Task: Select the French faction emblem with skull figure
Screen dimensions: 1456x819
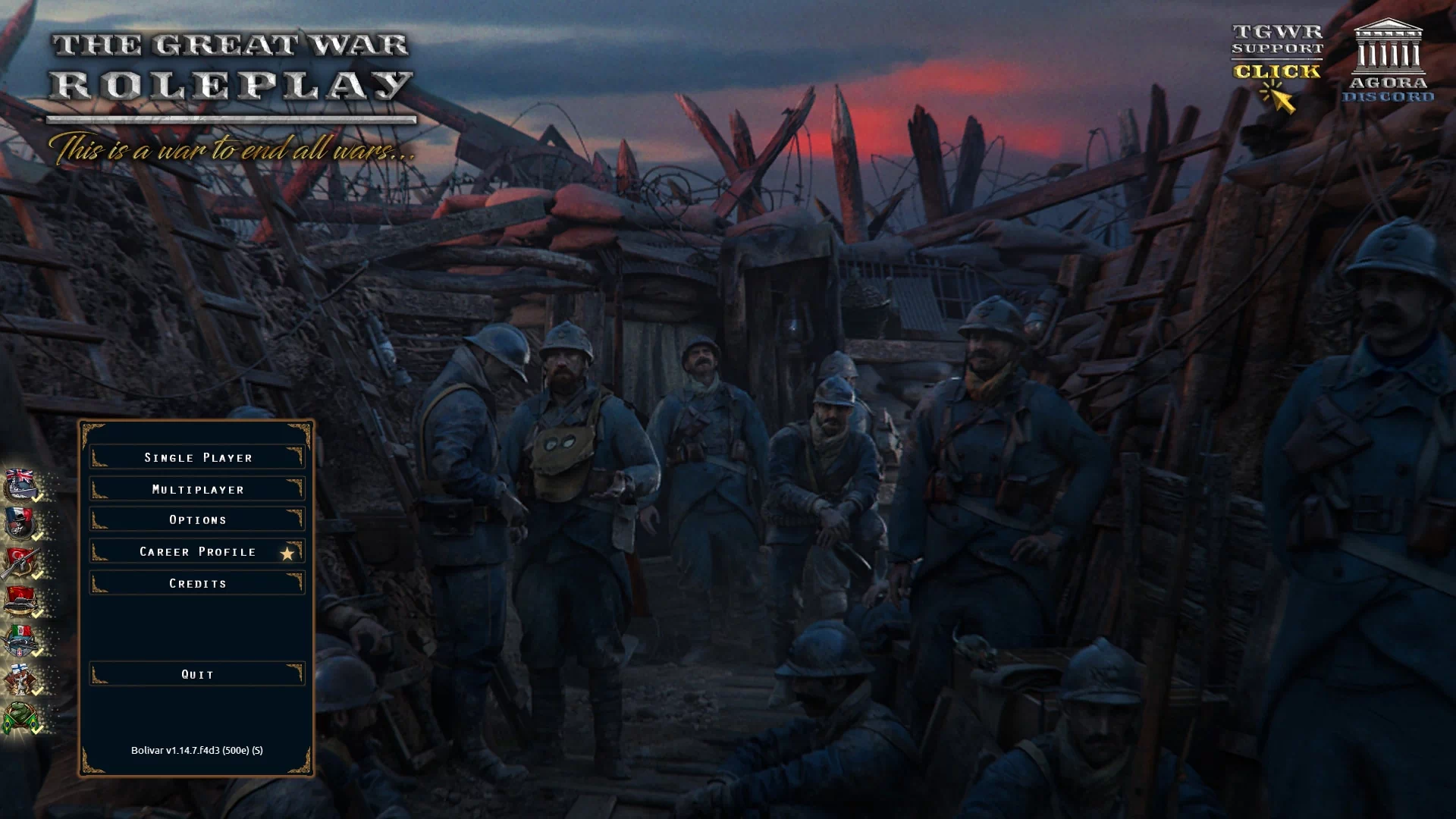Action: click(x=21, y=523)
